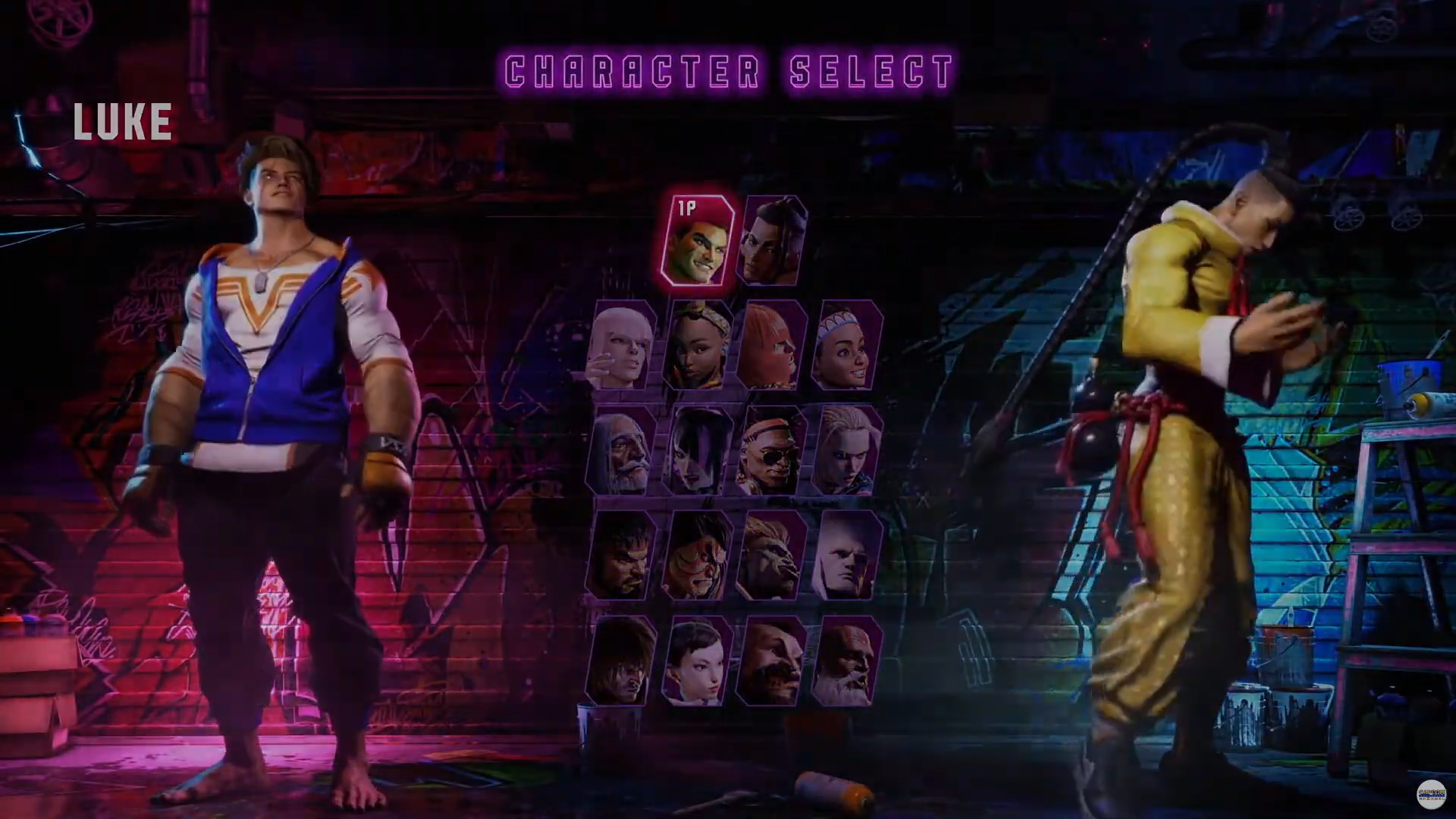
Task: Choose Guile's flat-top portrait
Action: click(846, 556)
